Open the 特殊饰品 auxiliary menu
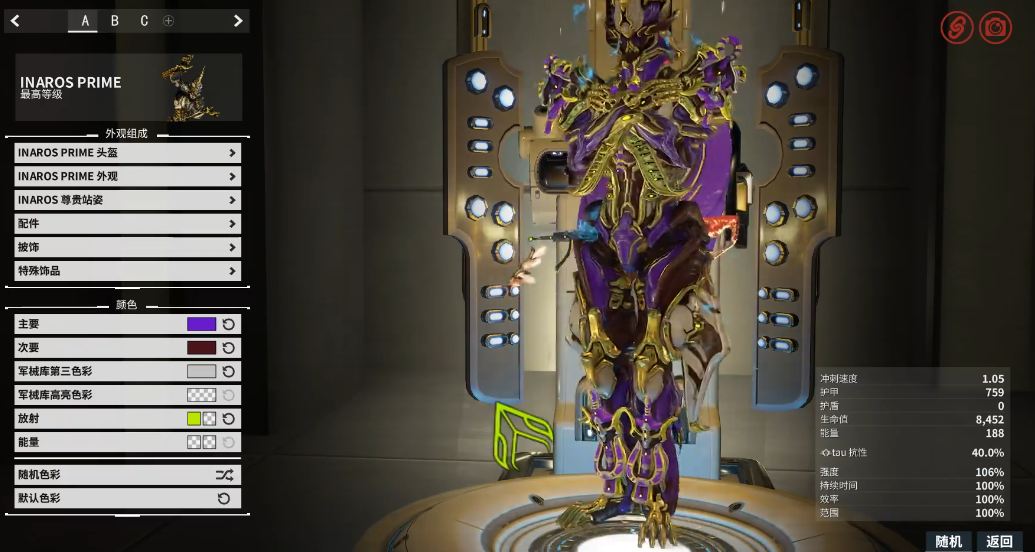 pos(127,271)
